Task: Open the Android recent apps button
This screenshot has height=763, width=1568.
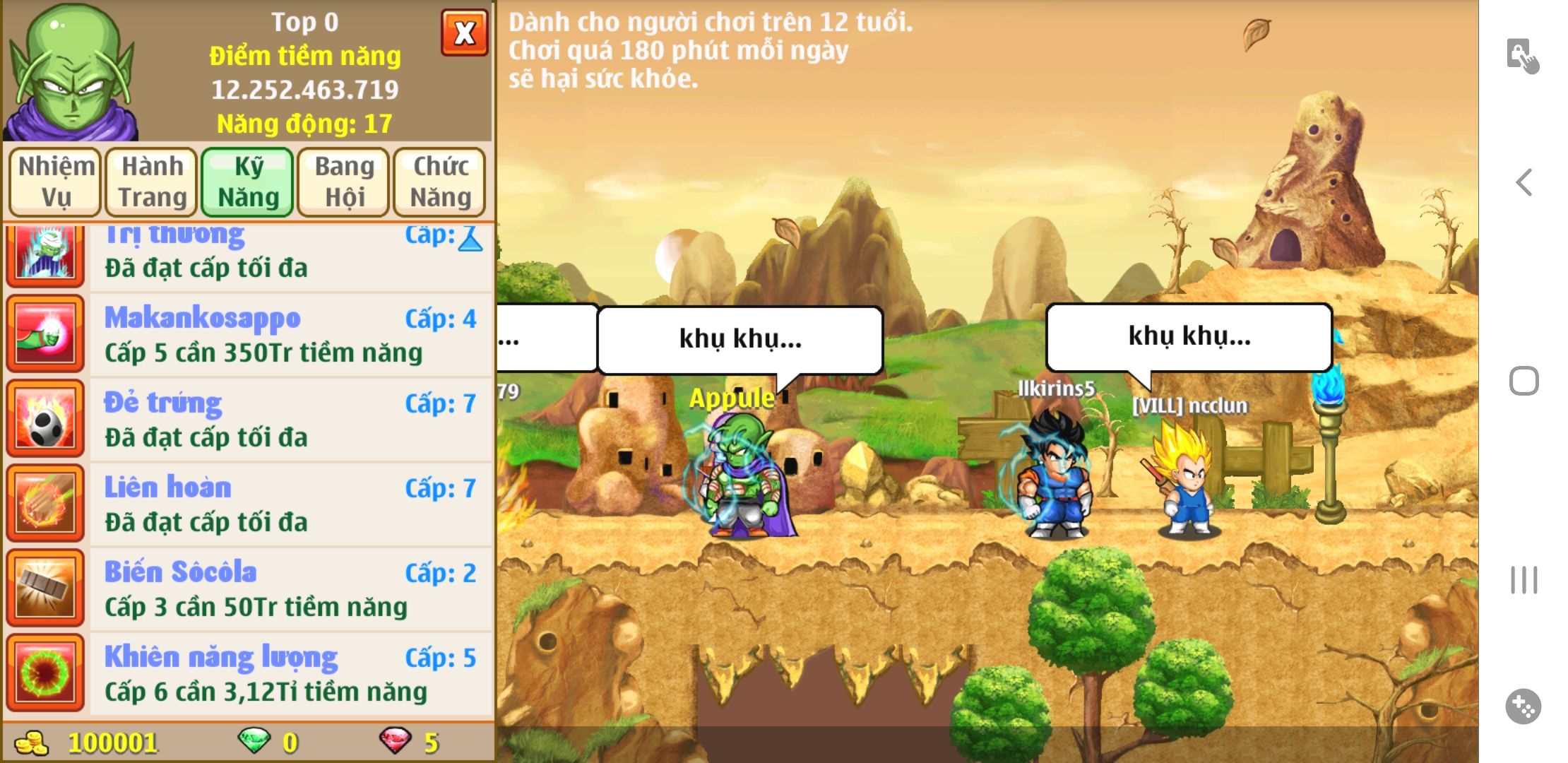Action: click(1524, 580)
